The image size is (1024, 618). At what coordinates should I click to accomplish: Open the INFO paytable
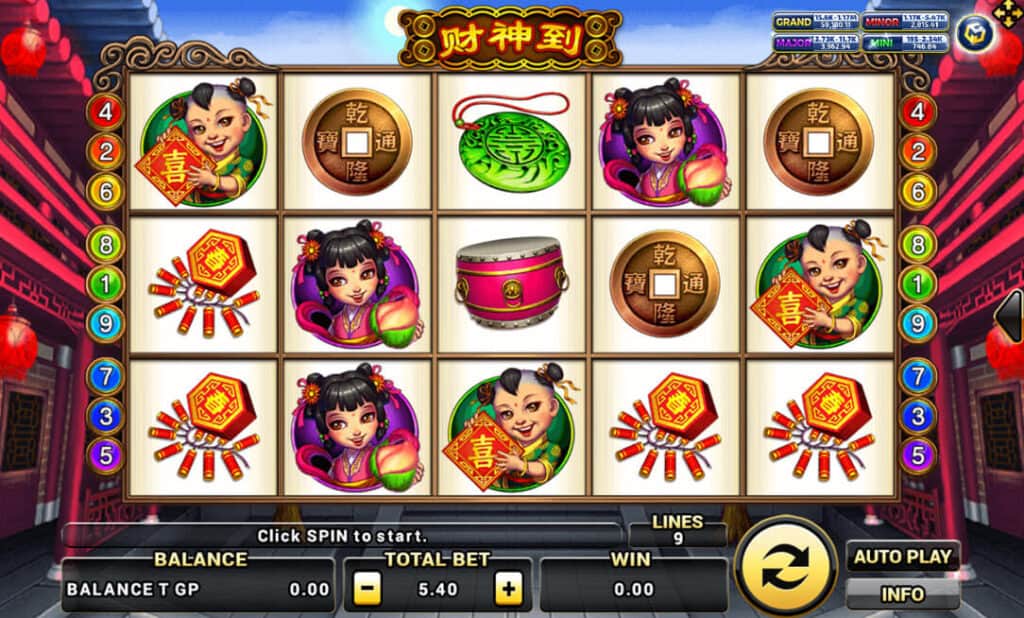pyautogui.click(x=902, y=594)
